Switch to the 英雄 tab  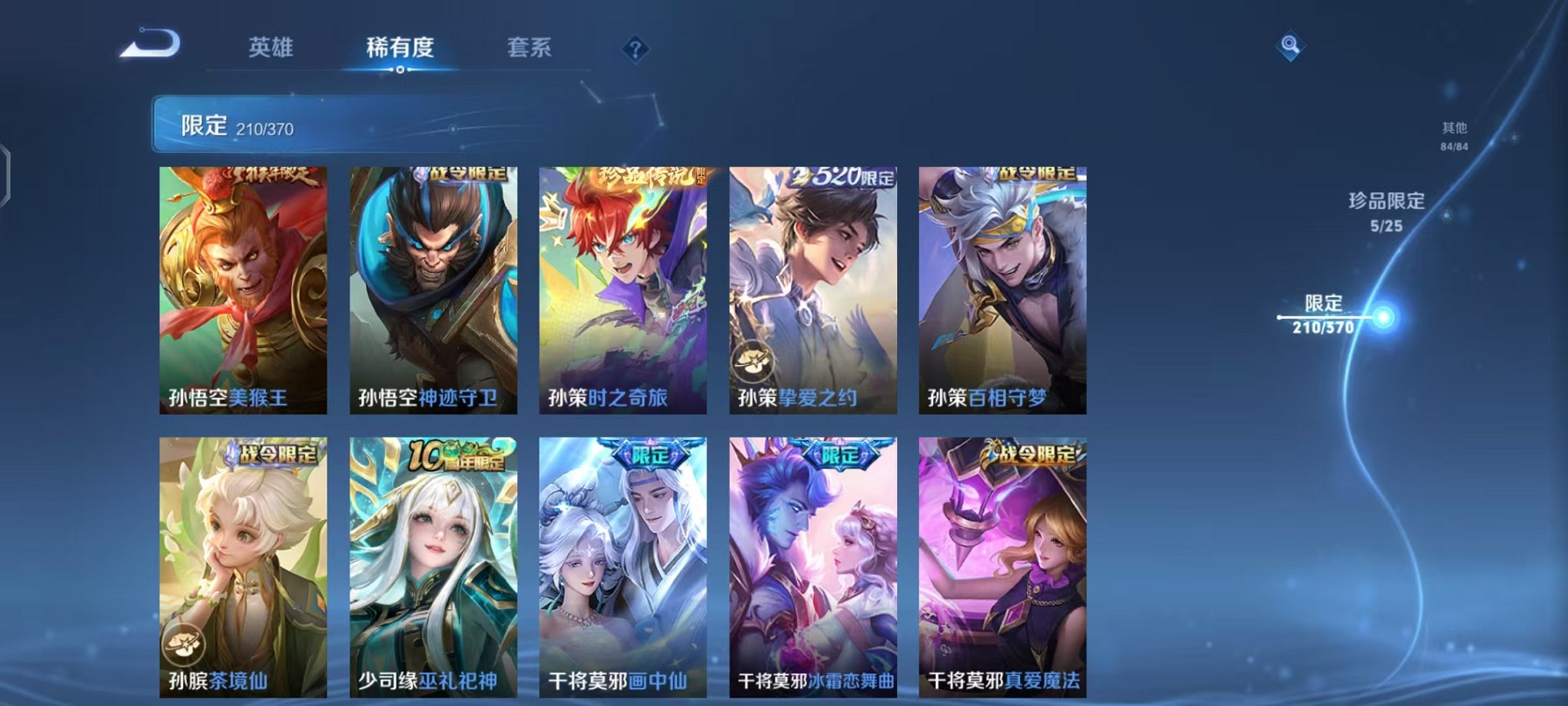tap(271, 47)
